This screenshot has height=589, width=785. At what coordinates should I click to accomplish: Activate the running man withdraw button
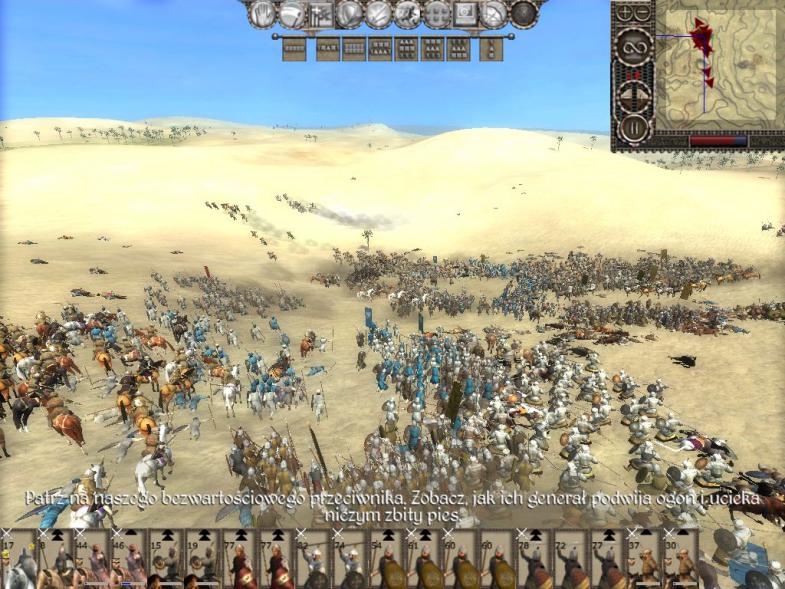tap(408, 14)
